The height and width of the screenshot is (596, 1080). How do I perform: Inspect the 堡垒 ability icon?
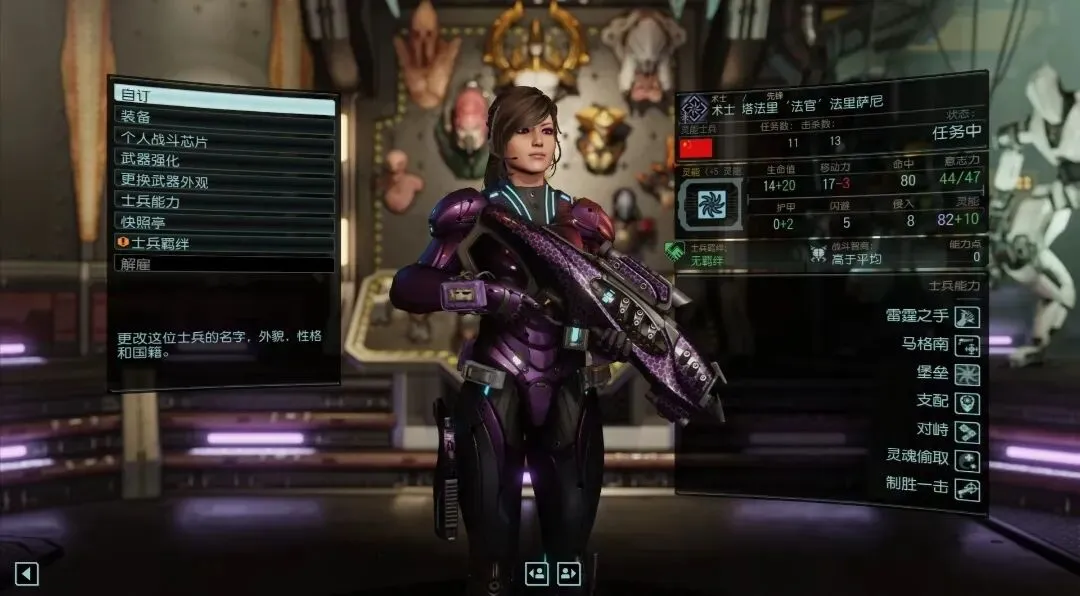[967, 374]
